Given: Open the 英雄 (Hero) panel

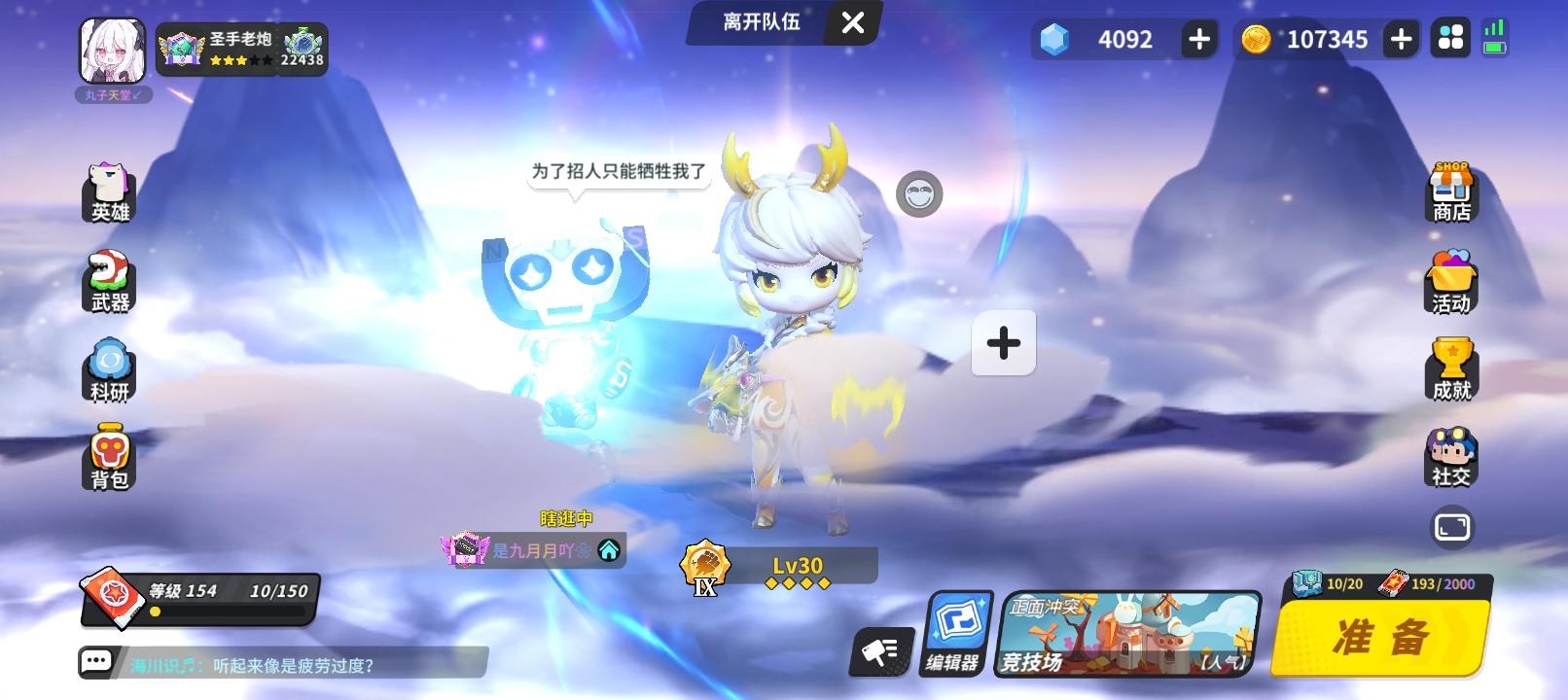Looking at the screenshot, I should coord(110,194).
